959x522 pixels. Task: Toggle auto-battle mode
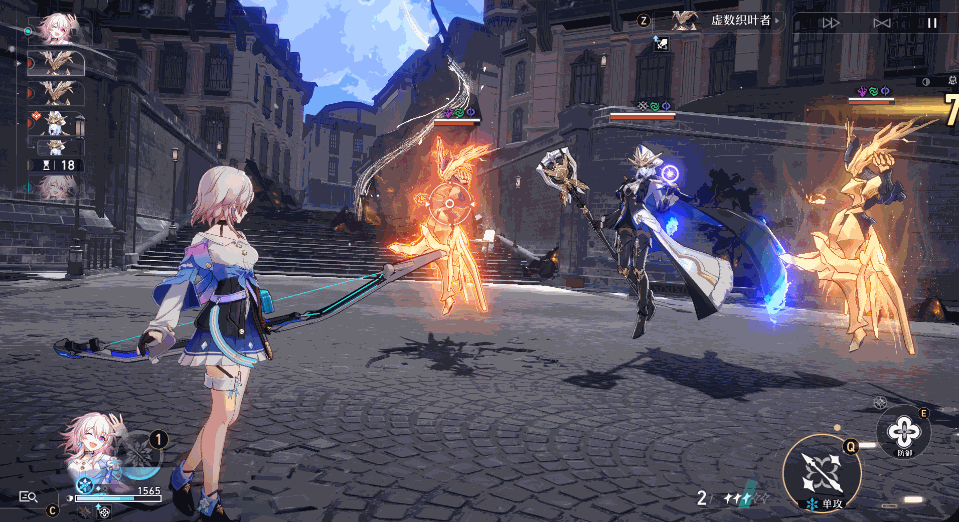pyautogui.click(x=881, y=22)
